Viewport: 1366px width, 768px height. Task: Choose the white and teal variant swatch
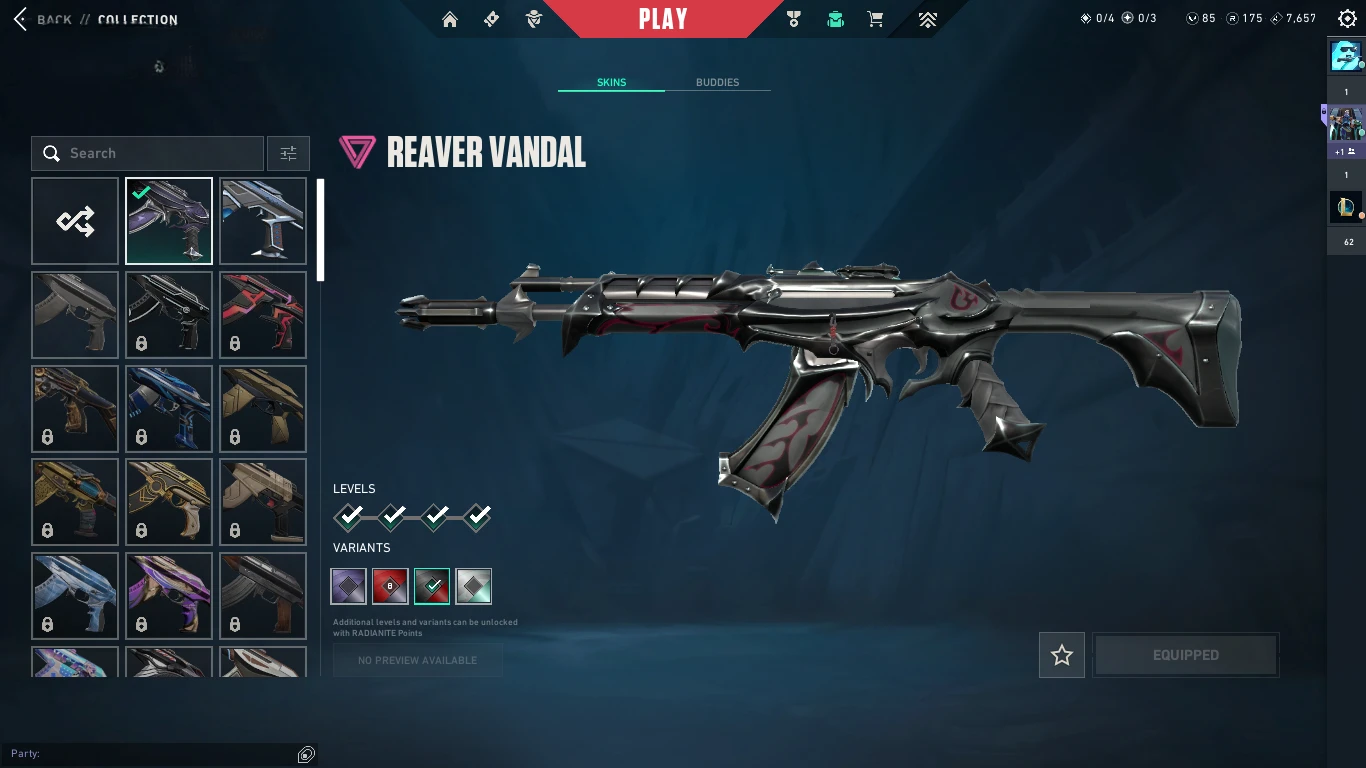[x=474, y=586]
